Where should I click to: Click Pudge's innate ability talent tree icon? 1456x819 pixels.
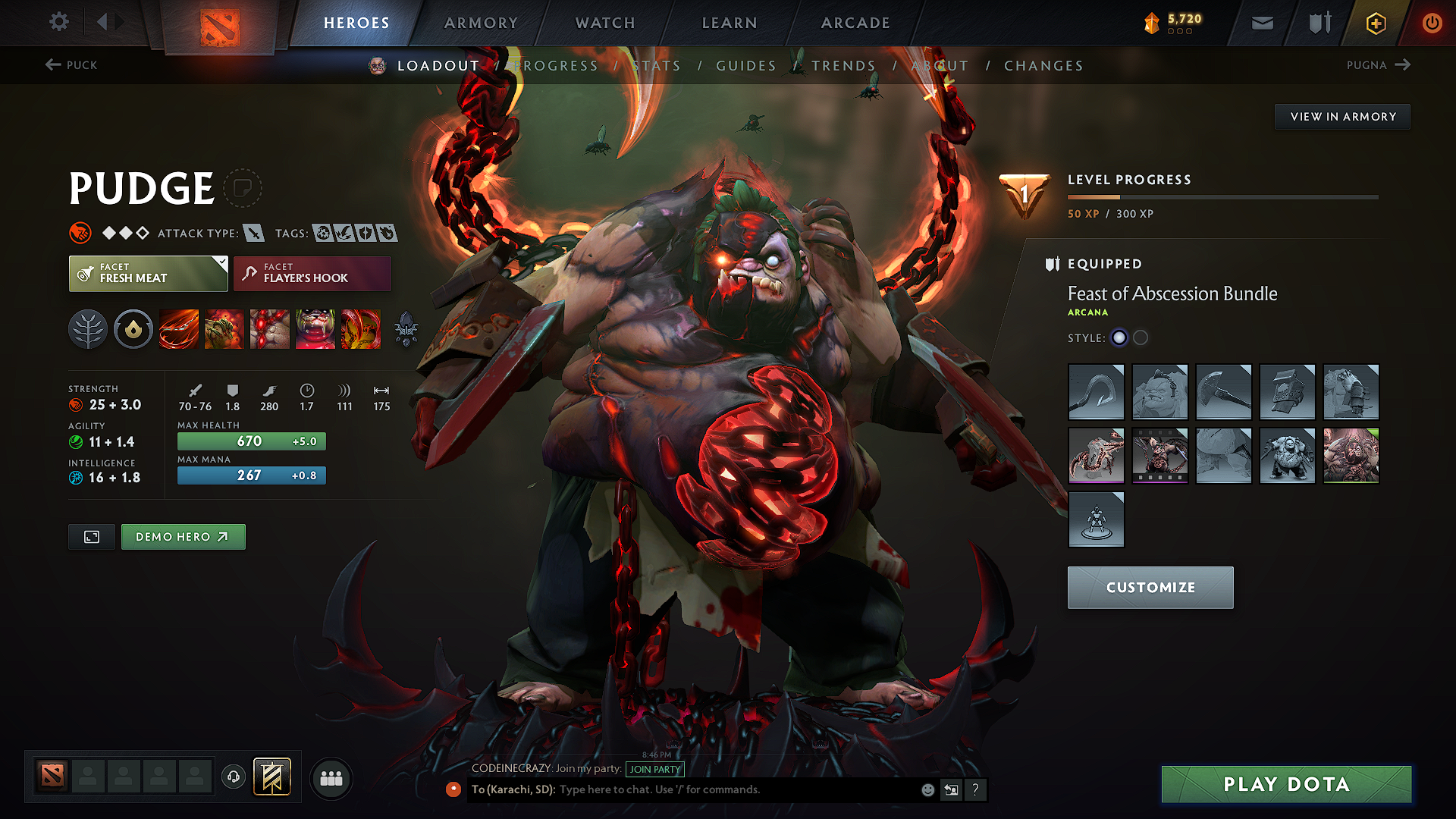pos(88,328)
